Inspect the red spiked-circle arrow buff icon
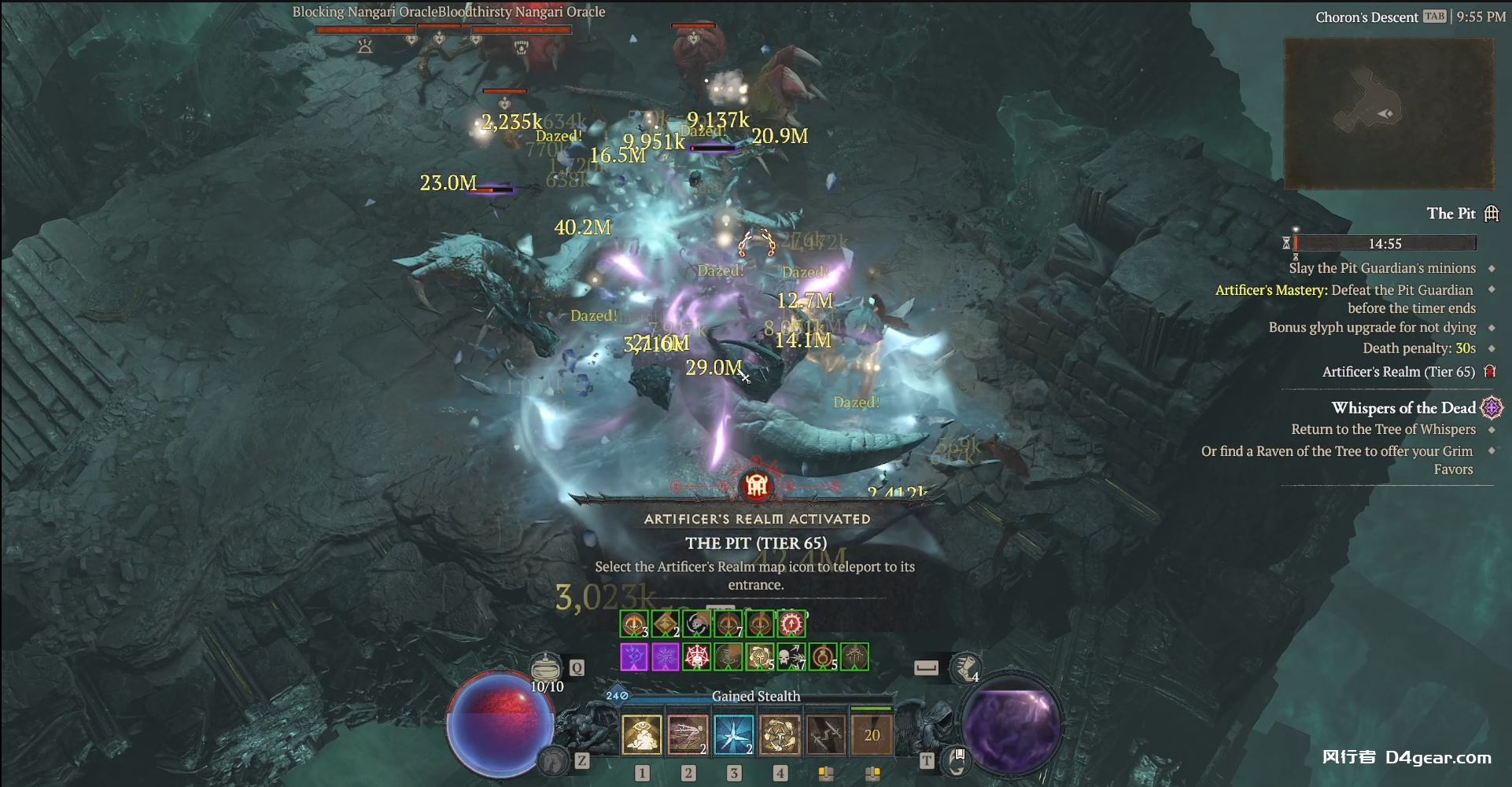This screenshot has width=1512, height=787. coord(791,624)
